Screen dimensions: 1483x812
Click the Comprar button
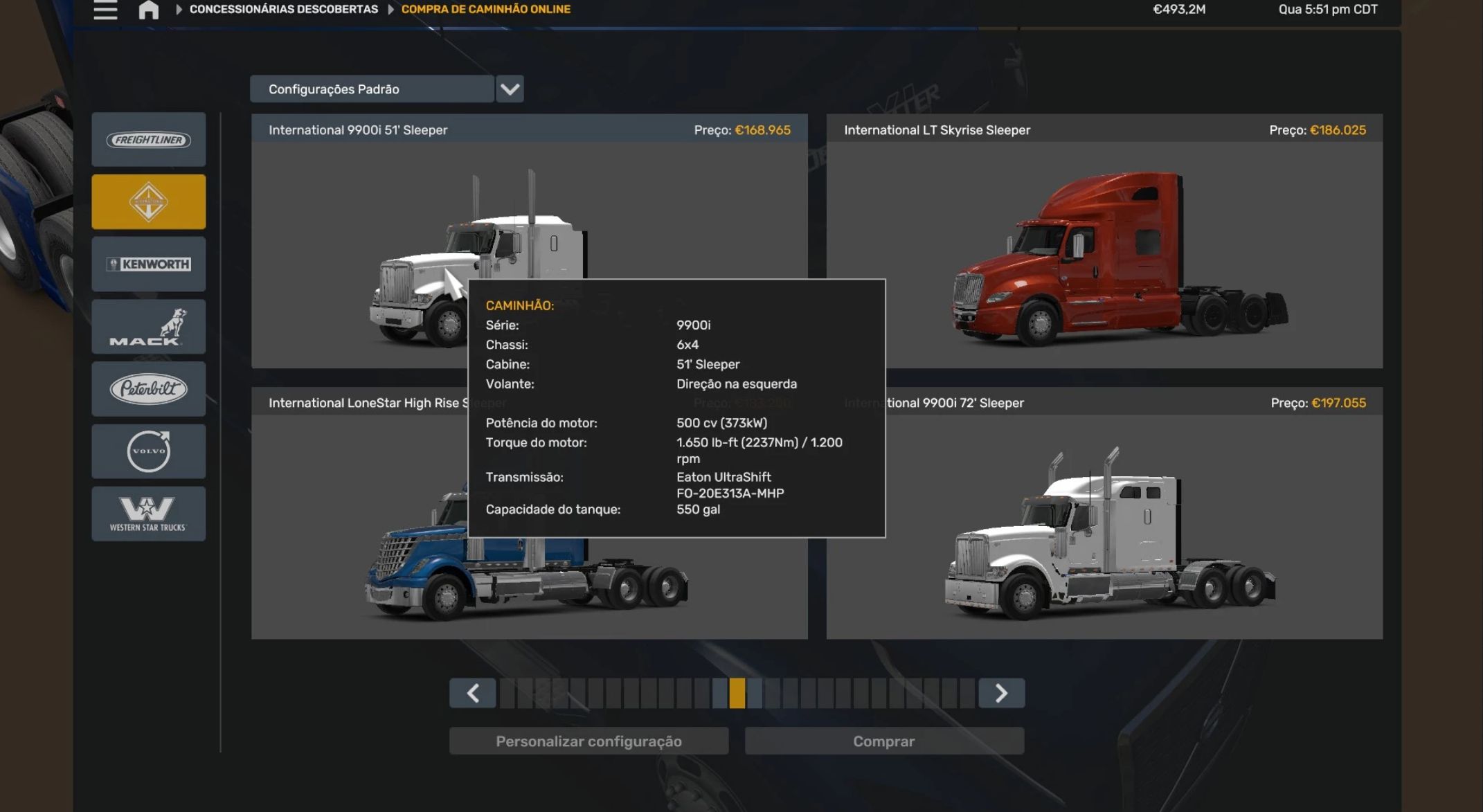884,741
